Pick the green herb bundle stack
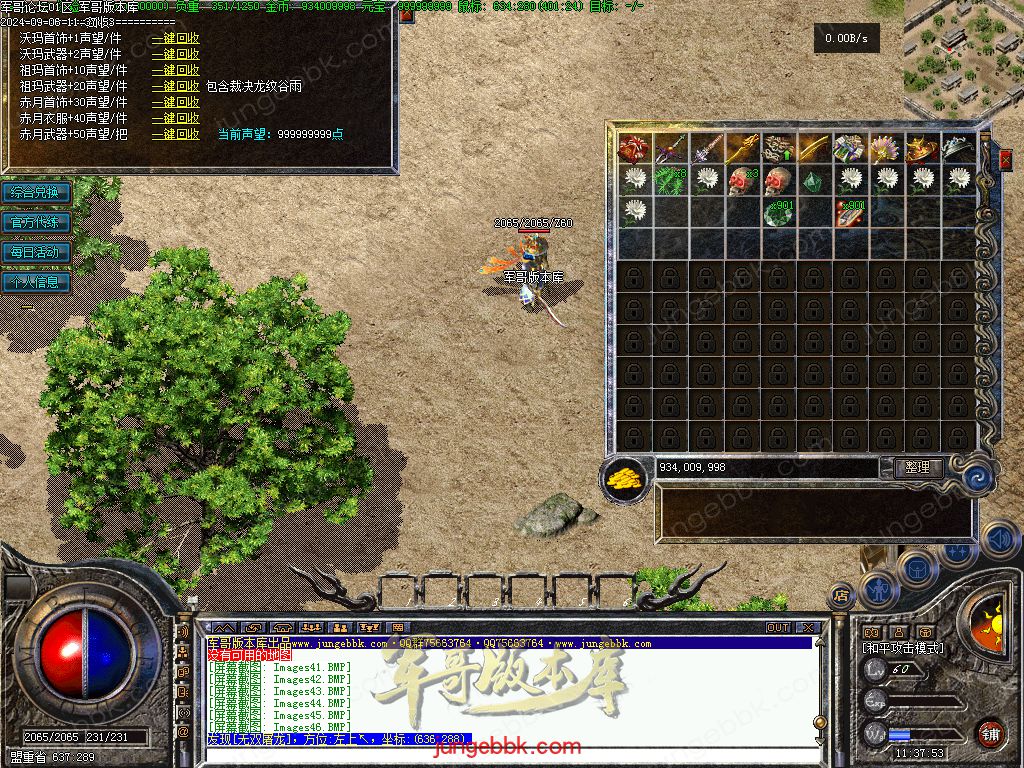 click(671, 180)
